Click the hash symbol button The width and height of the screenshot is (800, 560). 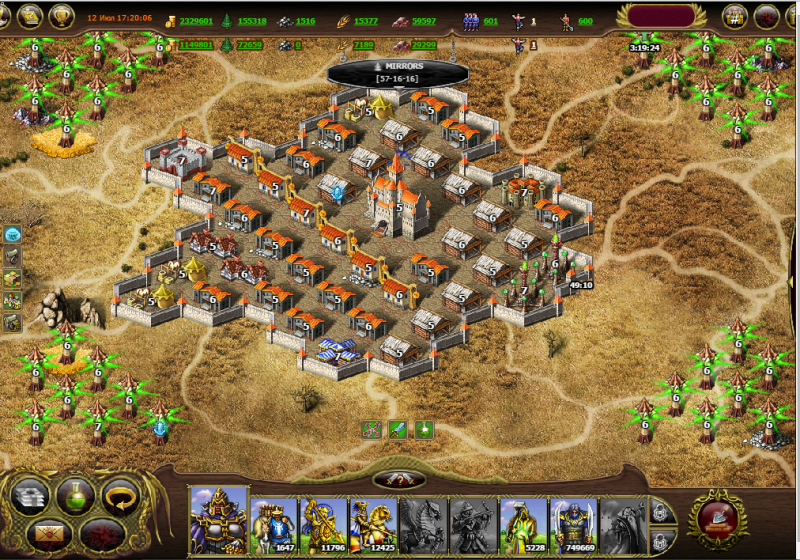pyautogui.click(x=735, y=16)
